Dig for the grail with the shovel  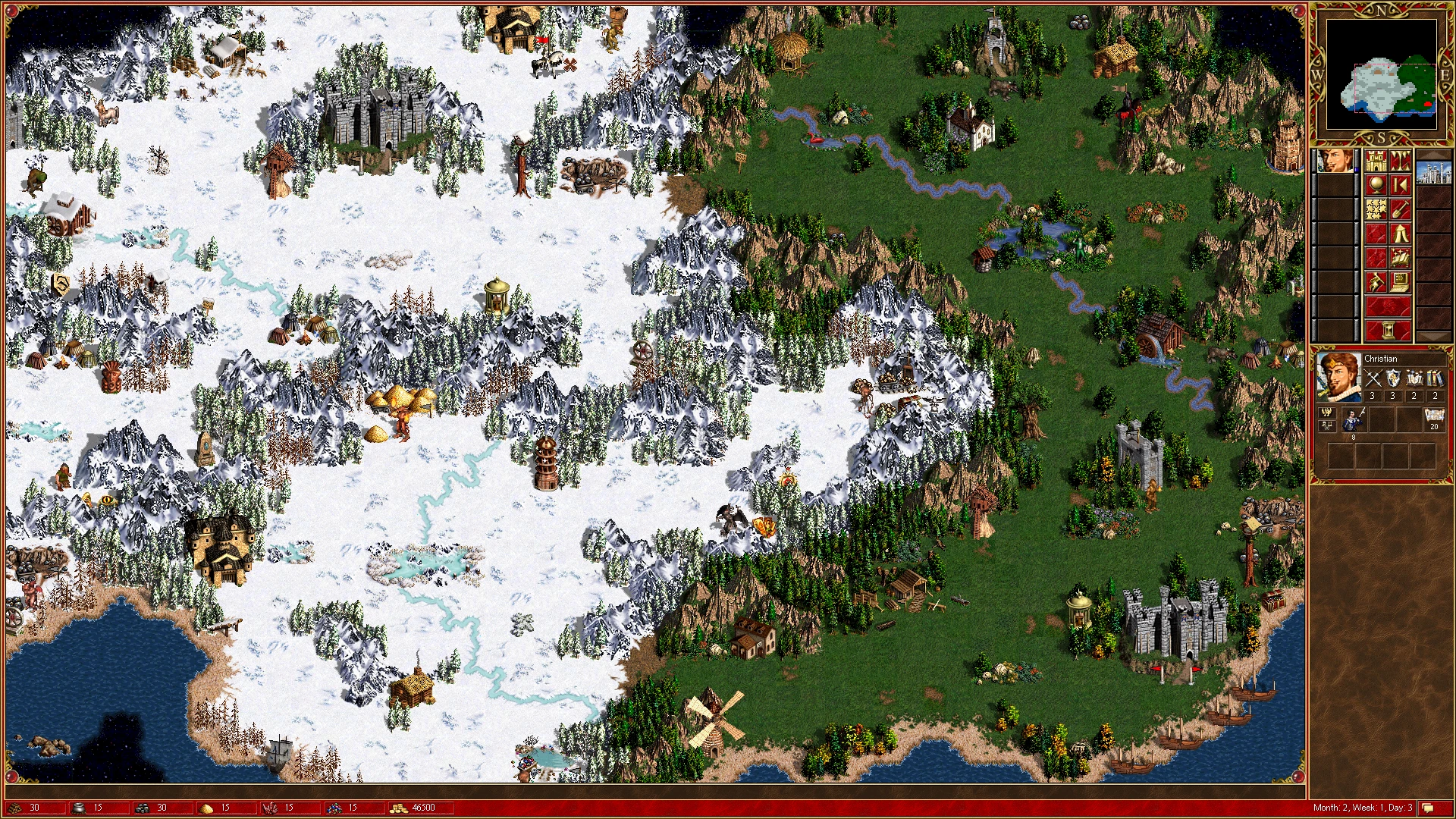click(x=1400, y=210)
